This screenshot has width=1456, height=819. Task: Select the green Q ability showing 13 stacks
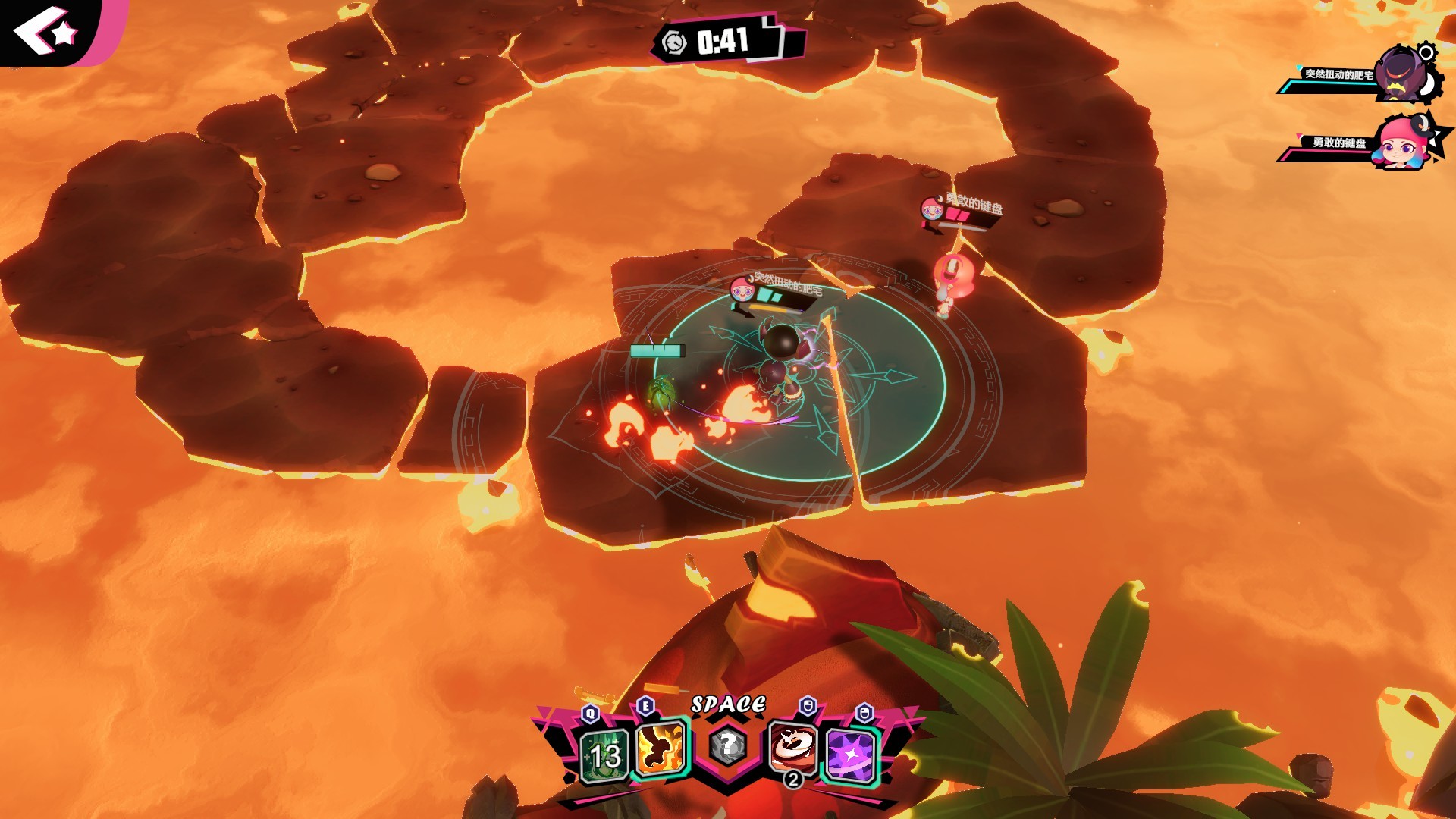(x=601, y=756)
